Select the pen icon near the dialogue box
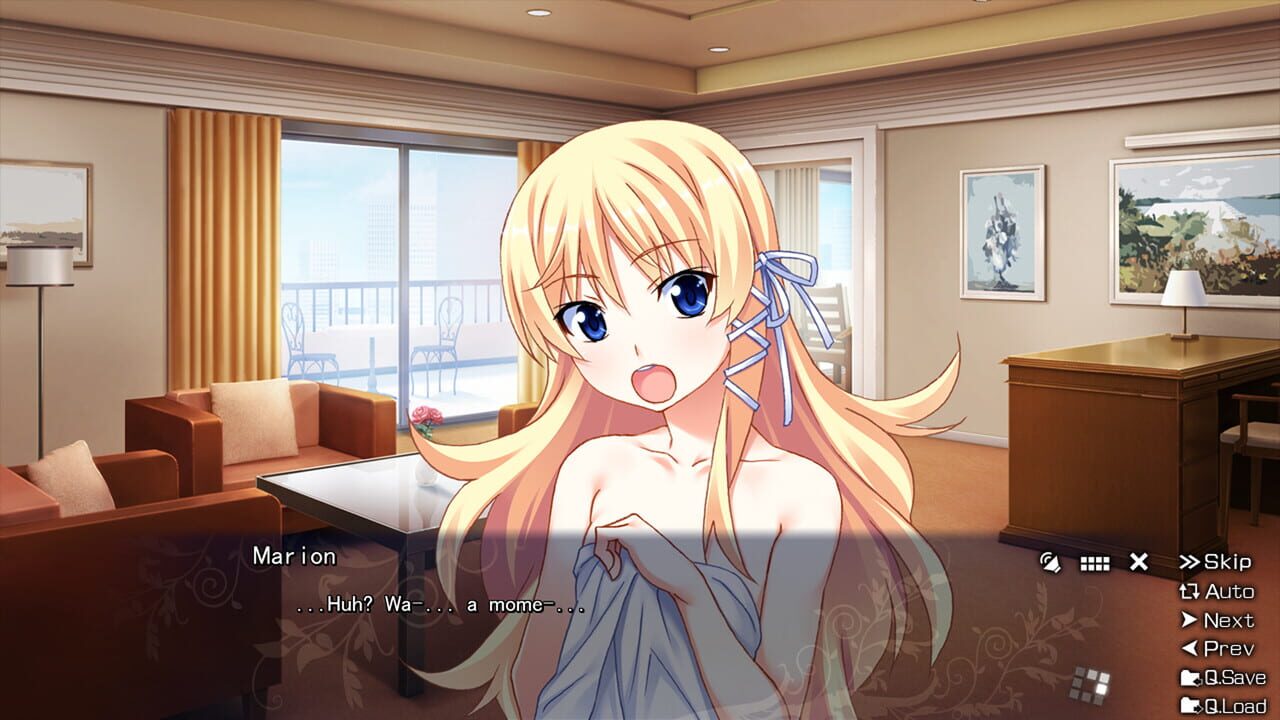The height and width of the screenshot is (720, 1280). click(x=1052, y=562)
